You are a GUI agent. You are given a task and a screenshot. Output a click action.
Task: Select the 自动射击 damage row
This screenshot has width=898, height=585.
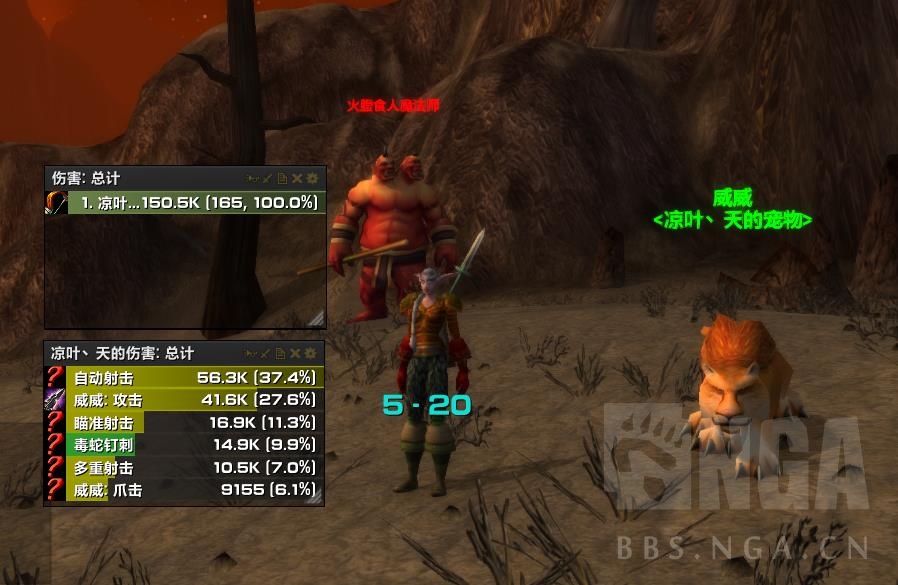(185, 377)
